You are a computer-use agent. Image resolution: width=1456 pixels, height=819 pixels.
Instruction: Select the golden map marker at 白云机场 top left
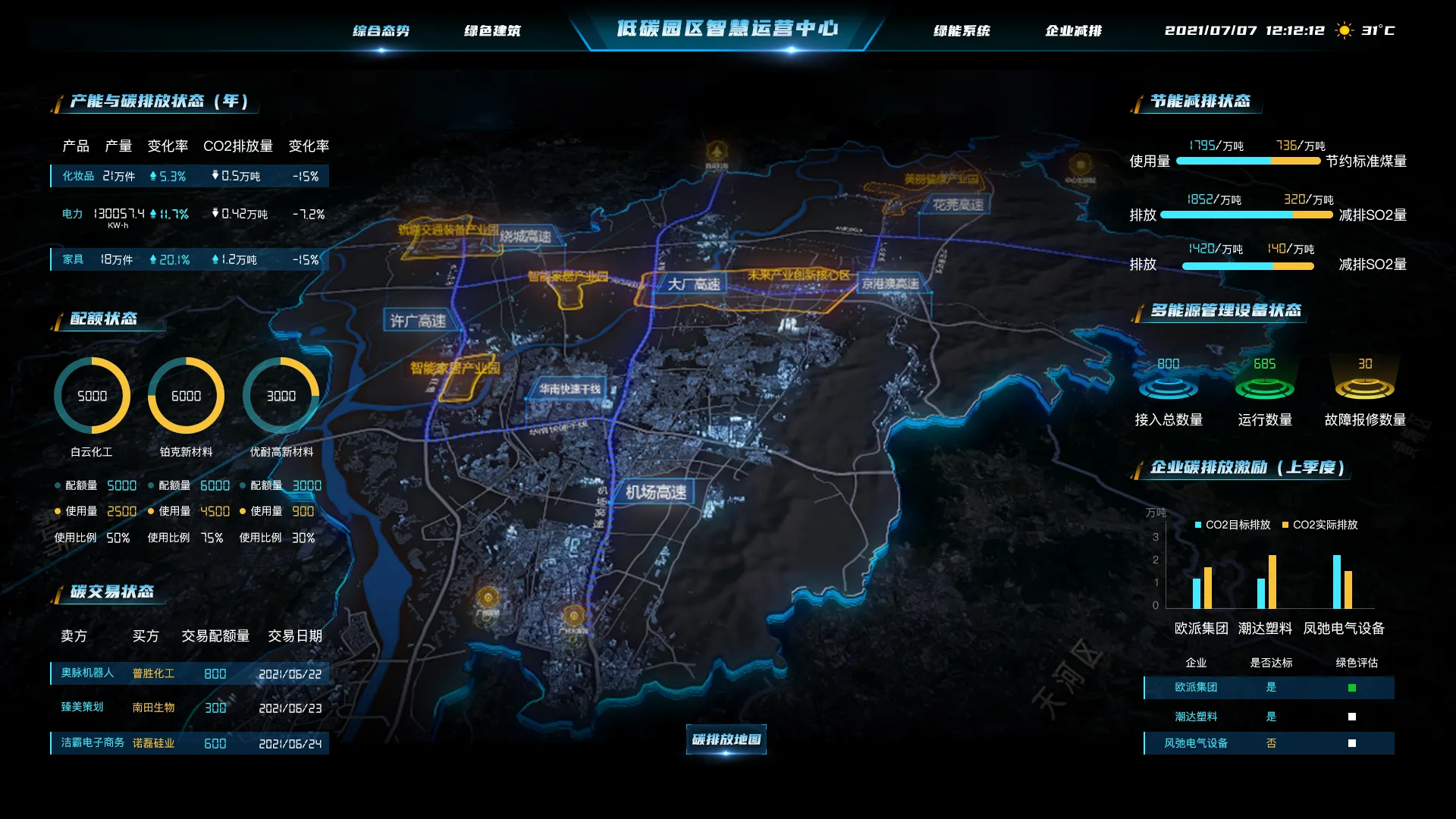(717, 149)
